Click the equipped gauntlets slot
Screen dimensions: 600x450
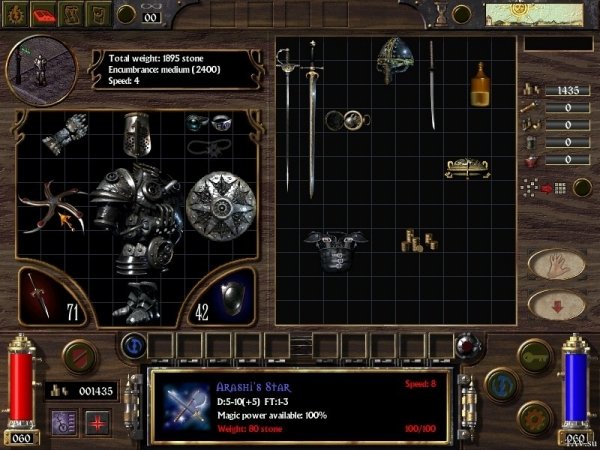tap(71, 133)
